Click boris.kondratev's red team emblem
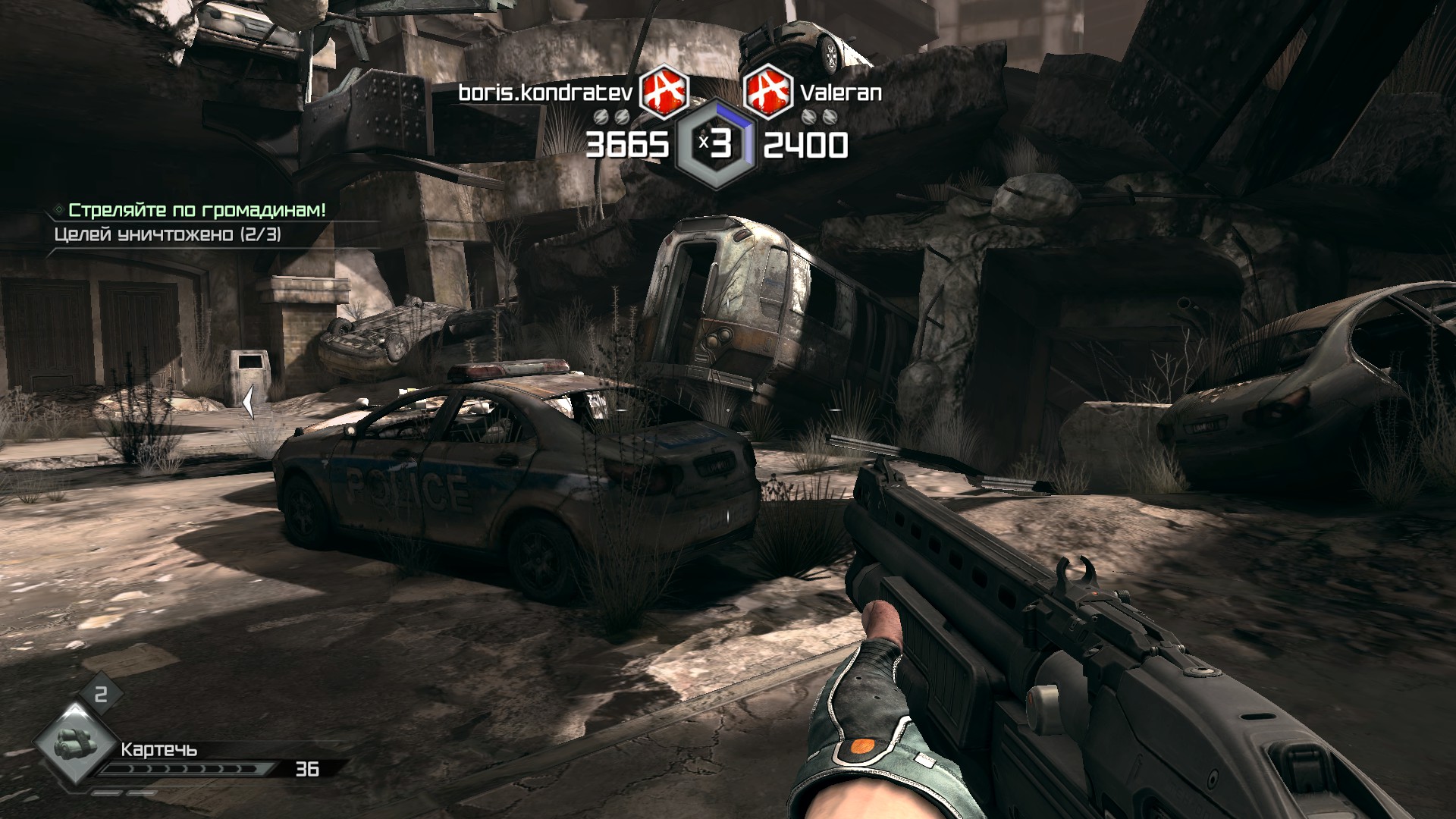 664,93
